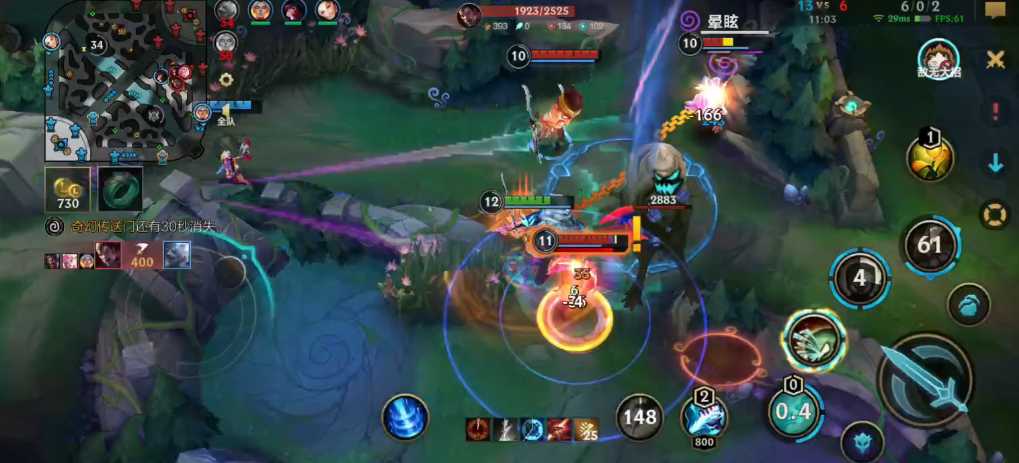Screen dimensions: 1019x463
Task: Open the scoreboard with crossed swords icon
Action: click(x=995, y=59)
